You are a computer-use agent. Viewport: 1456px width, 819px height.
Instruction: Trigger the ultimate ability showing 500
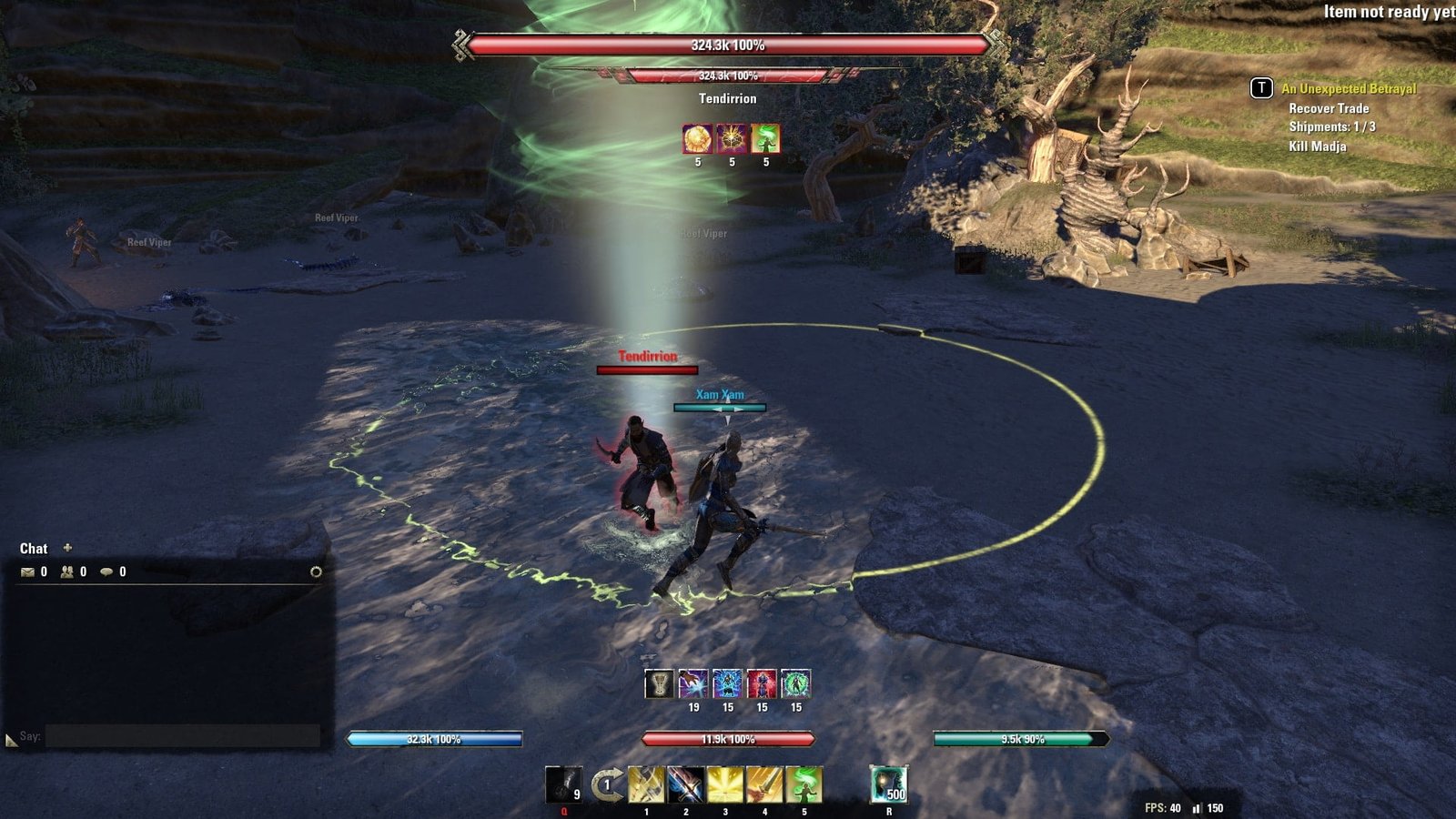tap(888, 784)
